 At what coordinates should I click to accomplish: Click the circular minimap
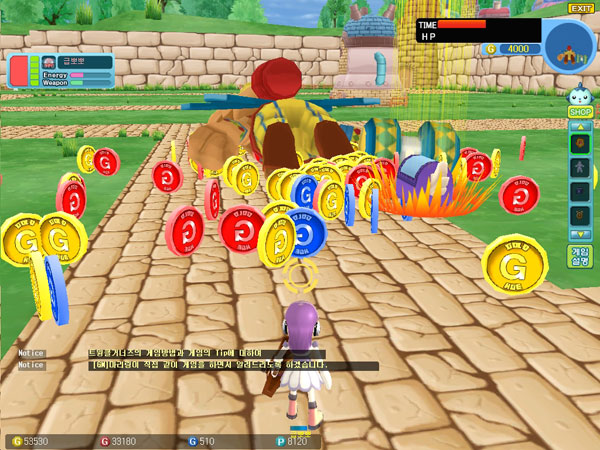(570, 43)
